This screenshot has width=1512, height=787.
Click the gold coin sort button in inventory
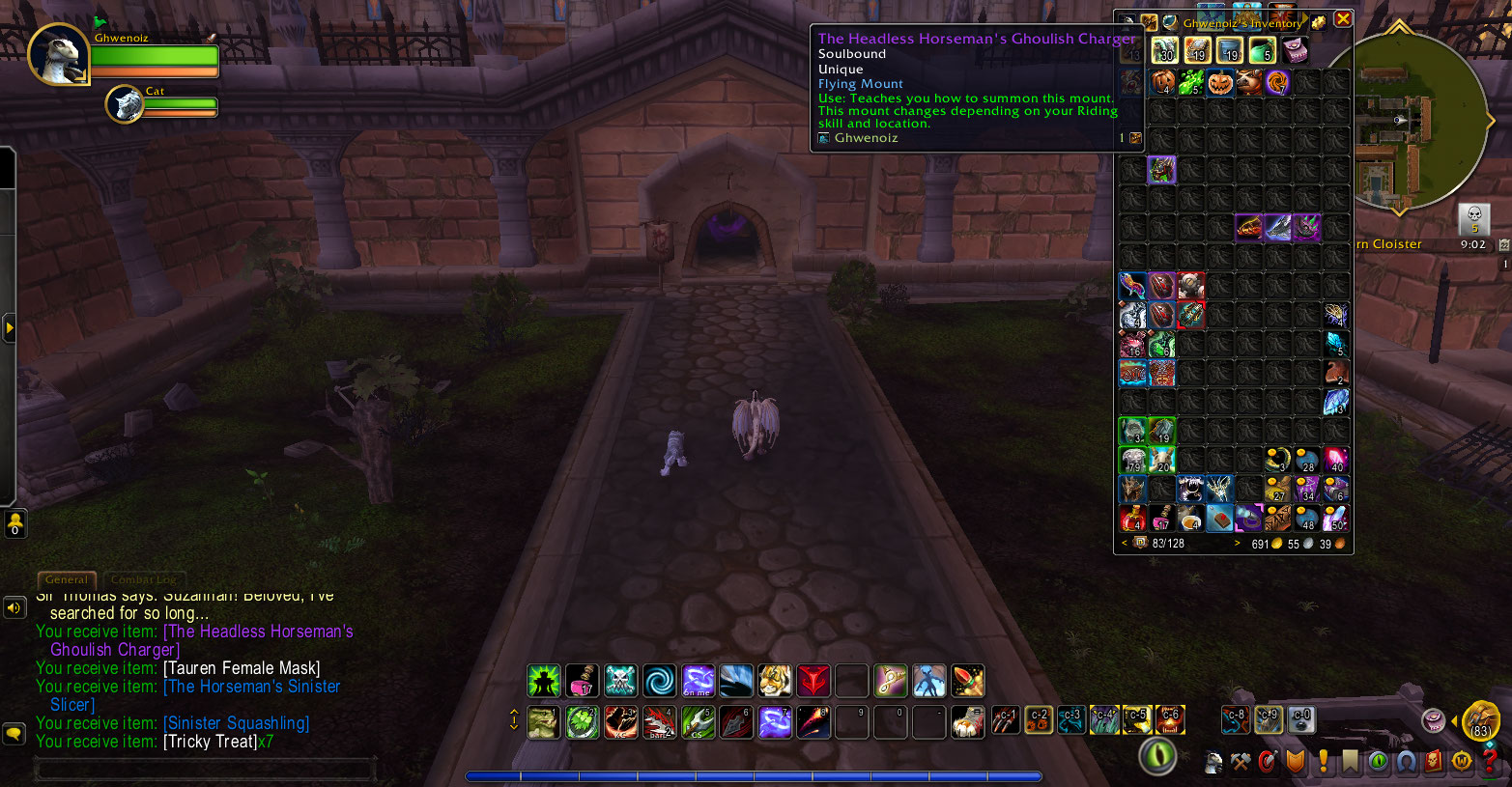[1319, 22]
